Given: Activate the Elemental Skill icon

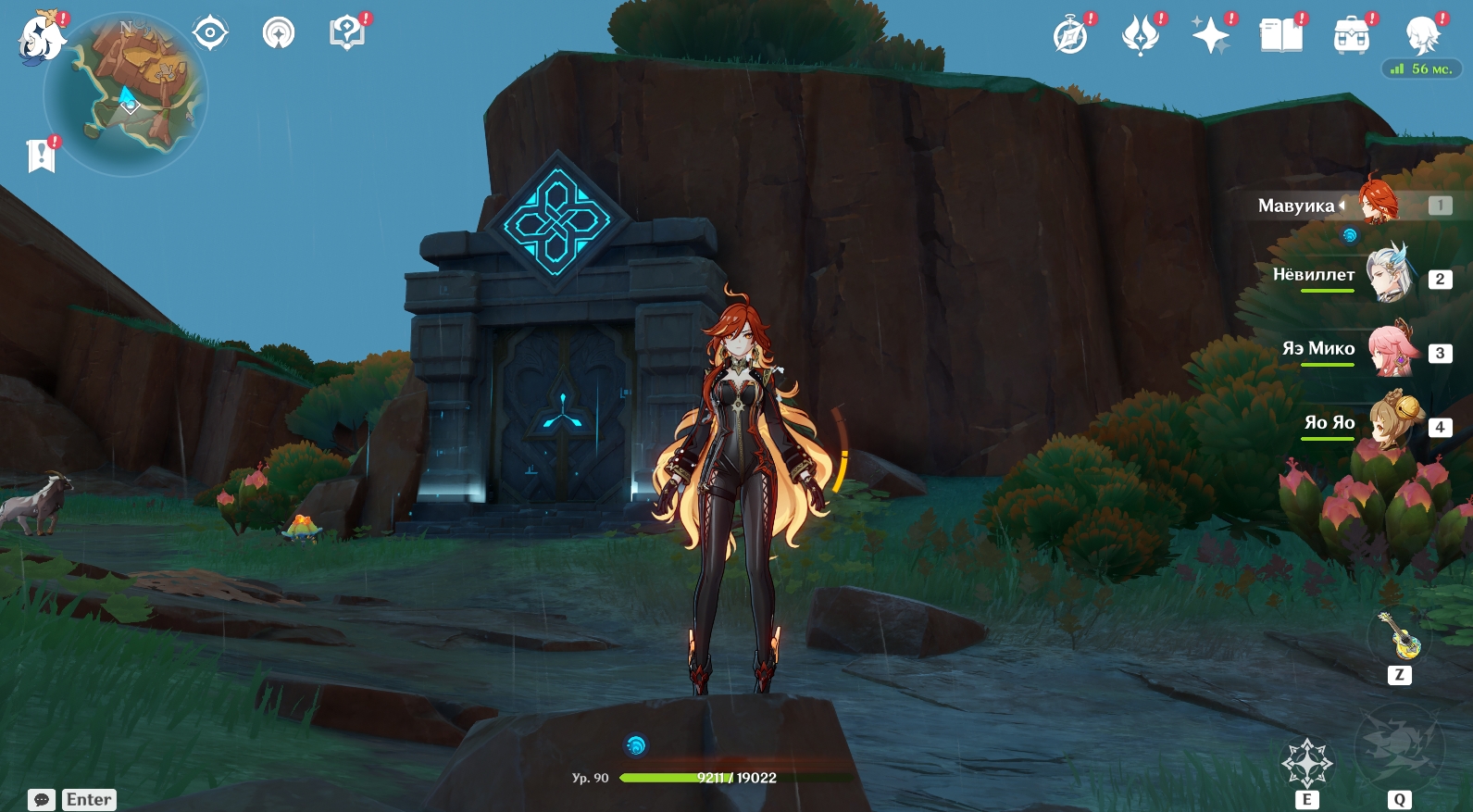Looking at the screenshot, I should (x=1306, y=763).
